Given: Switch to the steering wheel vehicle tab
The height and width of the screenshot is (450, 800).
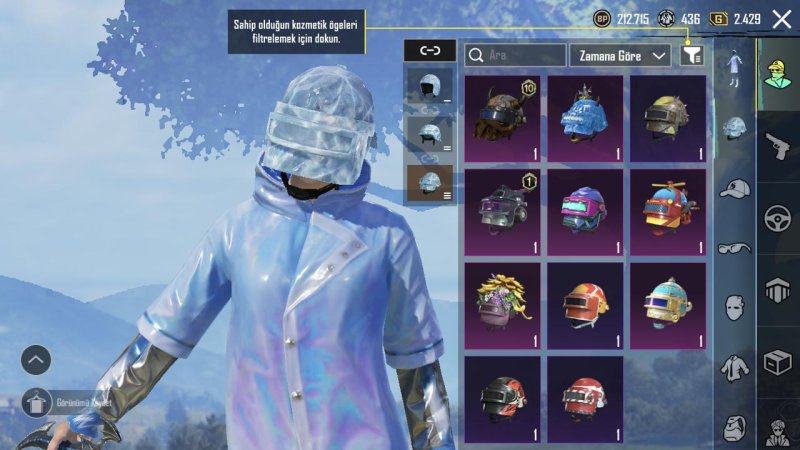Looking at the screenshot, I should (777, 219).
